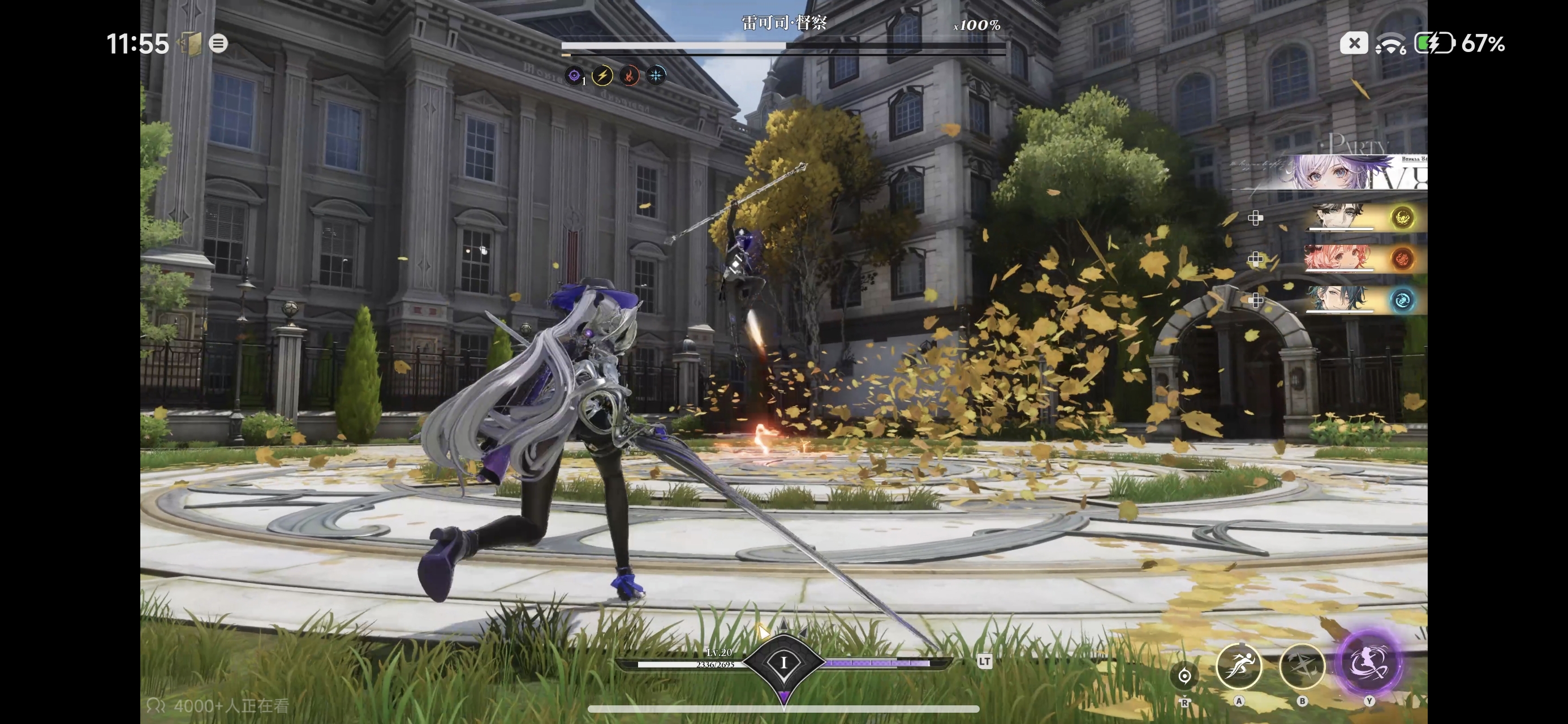Viewport: 1568px width, 724px height.
Task: Inspect the purple eye debuff icon
Action: [x=574, y=75]
